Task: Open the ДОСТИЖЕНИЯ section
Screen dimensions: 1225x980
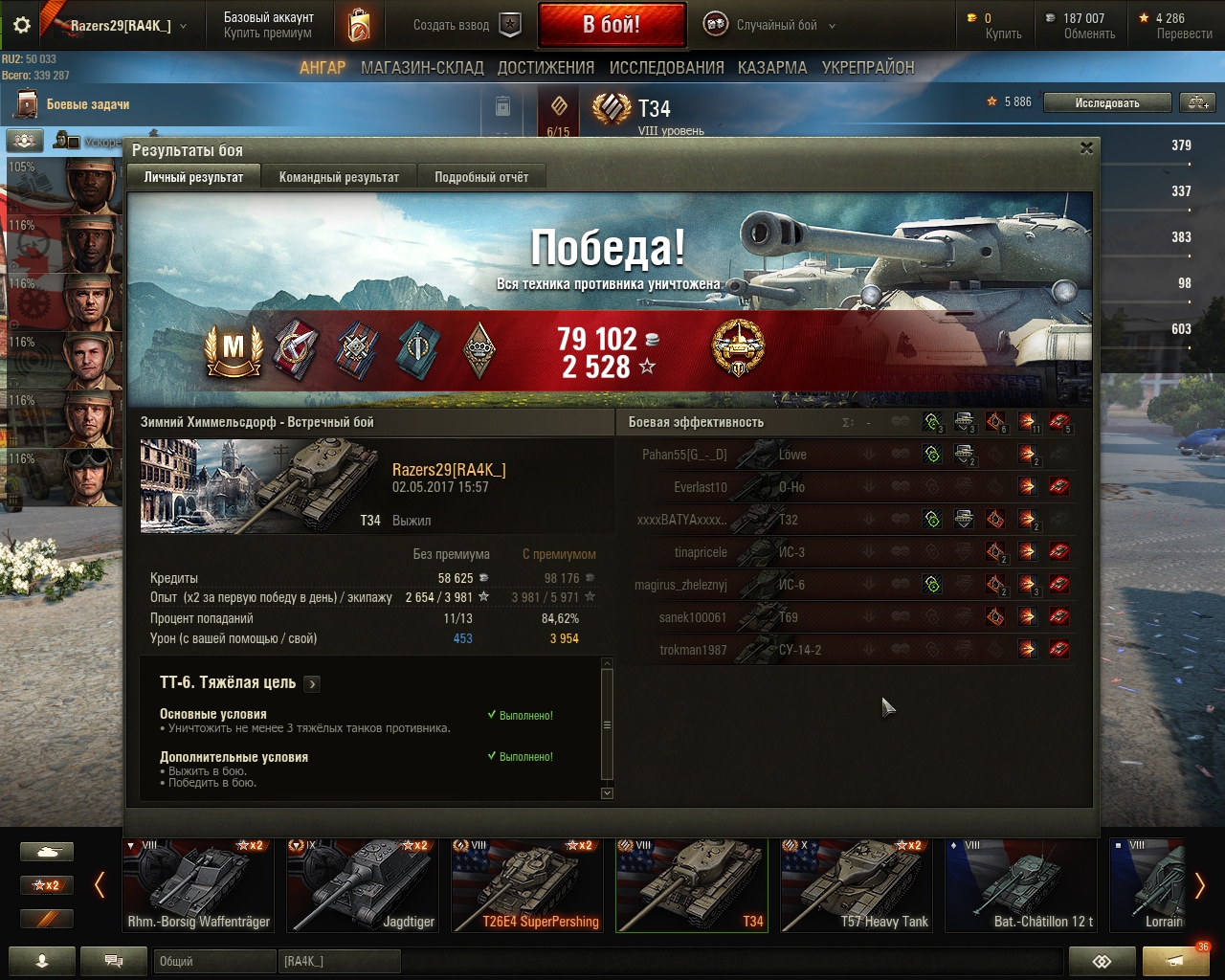Action: [x=546, y=68]
